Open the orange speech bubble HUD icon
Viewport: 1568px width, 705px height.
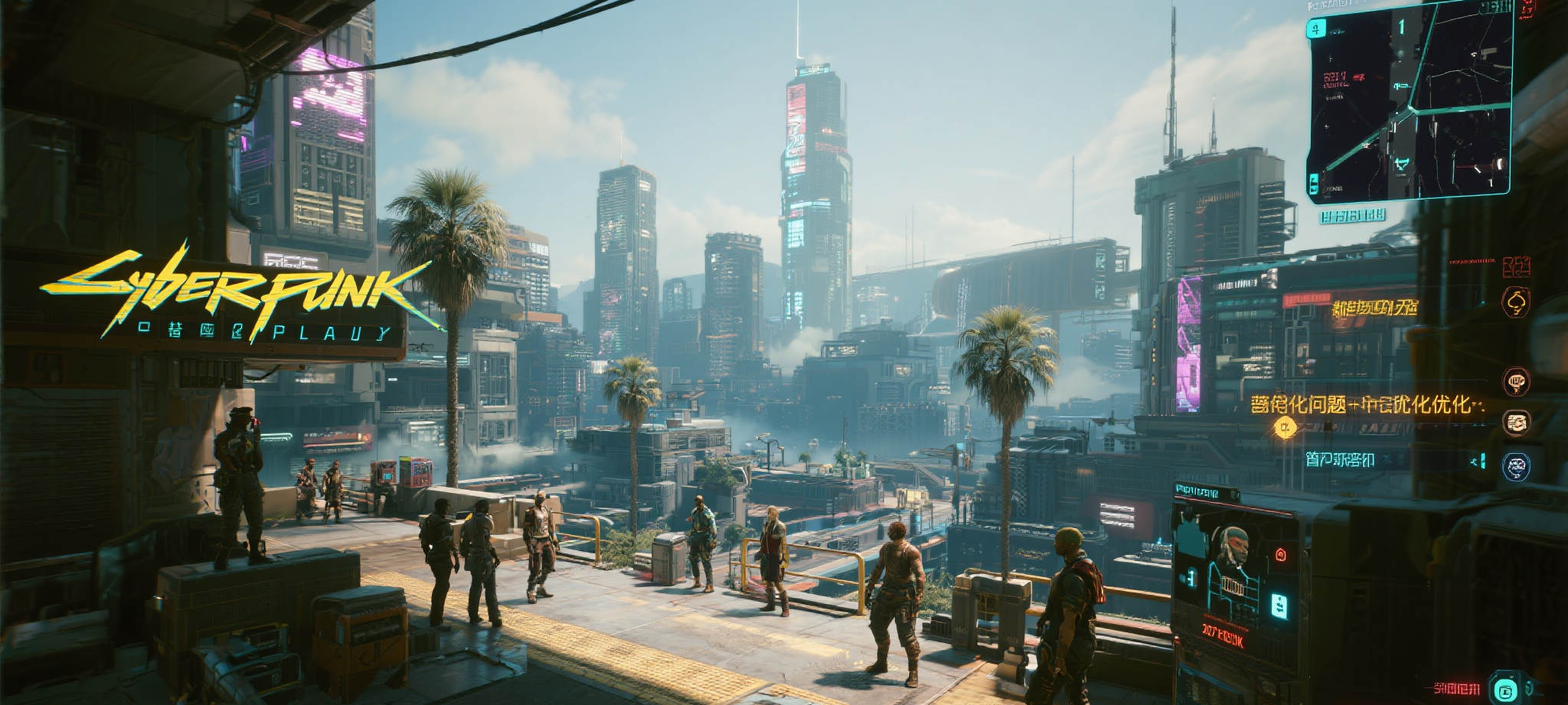pyautogui.click(x=1516, y=380)
